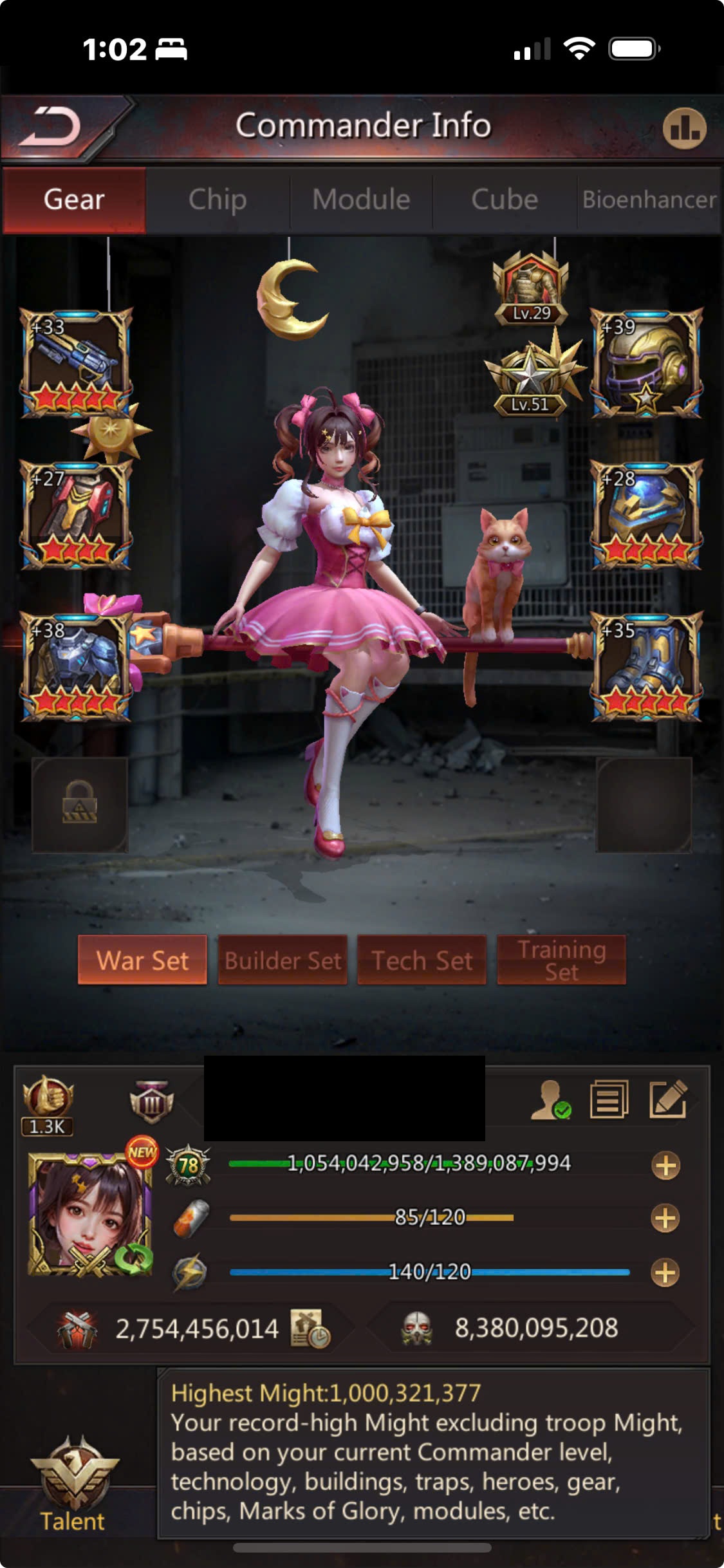Screen dimensions: 724x1568
Task: Switch to the Chip tab
Action: click(218, 200)
